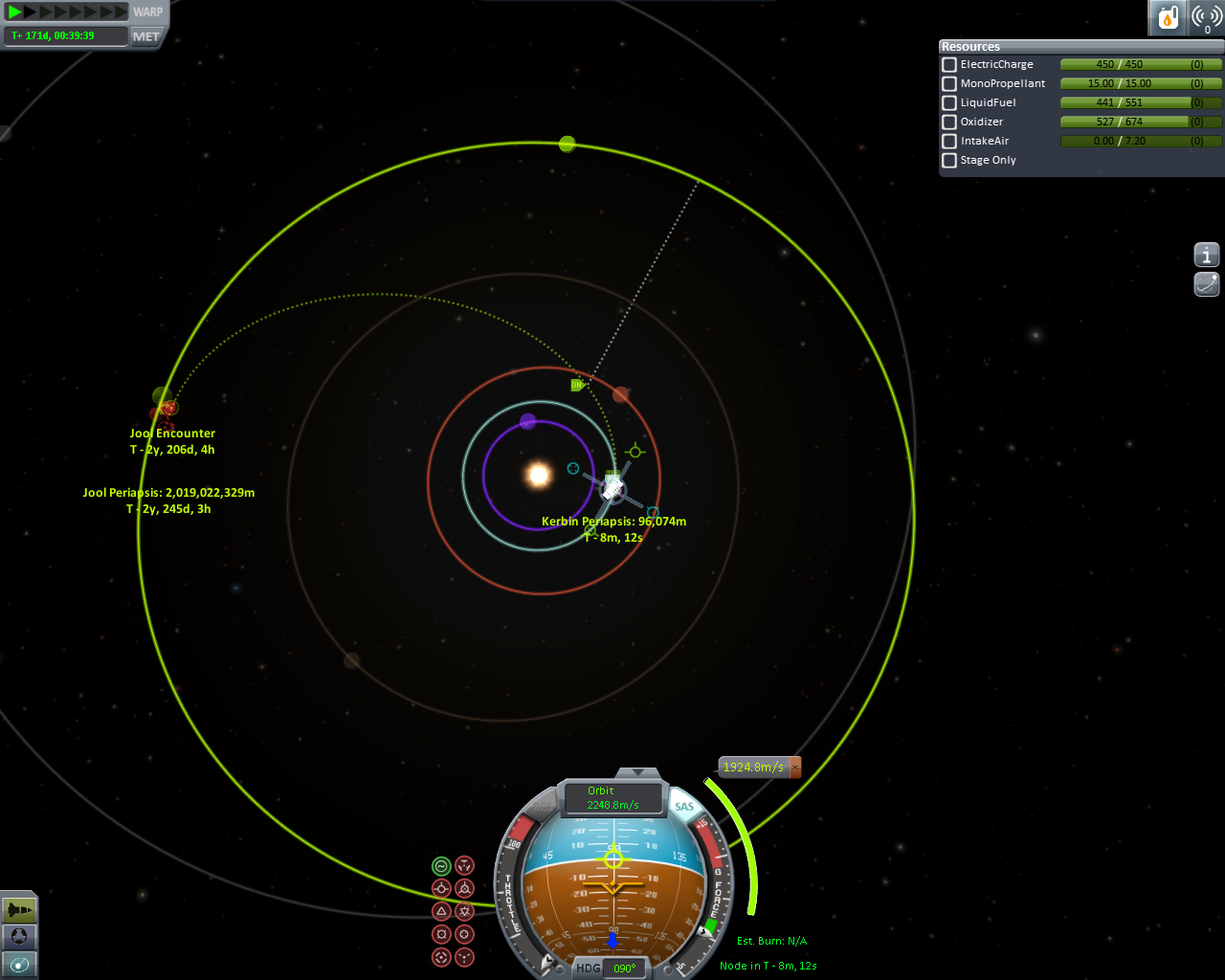
Task: Toggle the SAS indicator on the navball
Action: 684,807
